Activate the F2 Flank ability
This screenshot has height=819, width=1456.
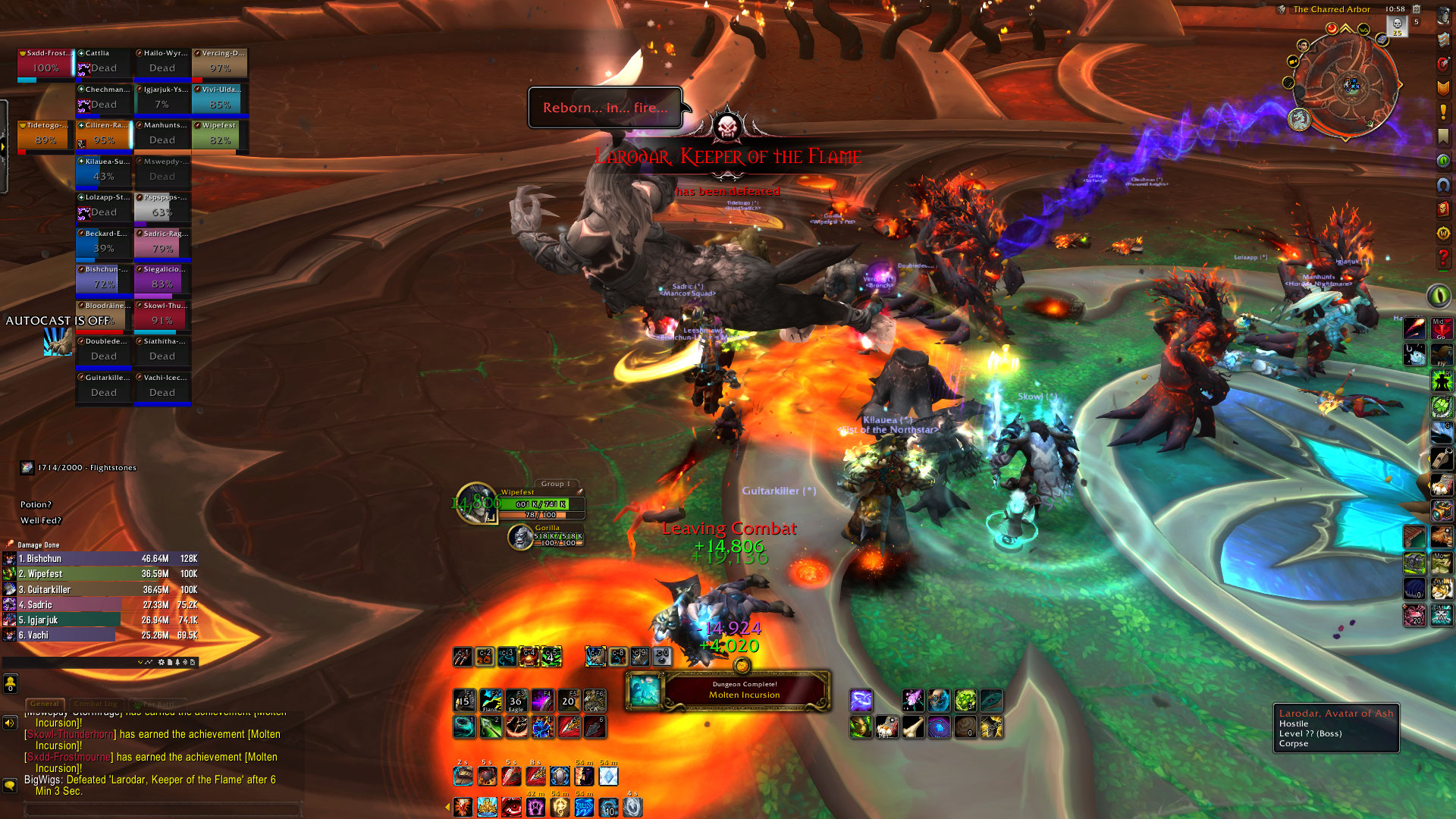click(490, 701)
